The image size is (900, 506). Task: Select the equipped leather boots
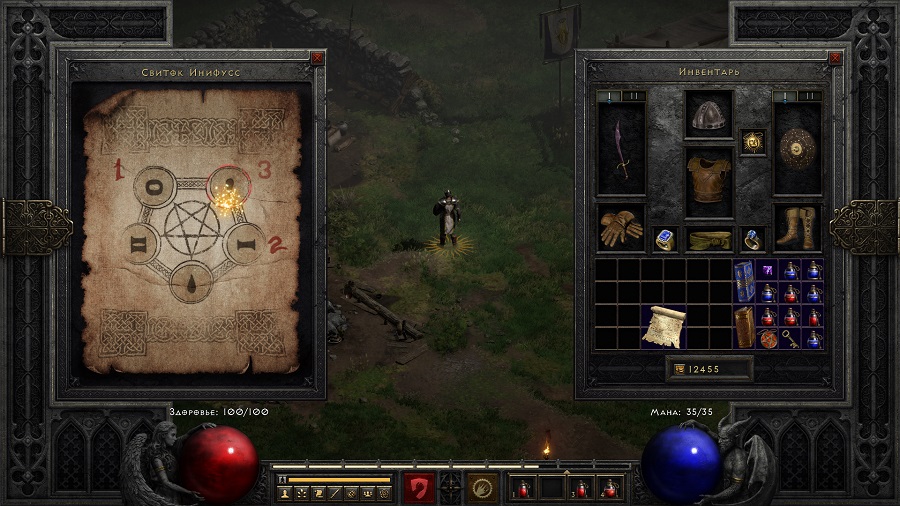tap(797, 229)
